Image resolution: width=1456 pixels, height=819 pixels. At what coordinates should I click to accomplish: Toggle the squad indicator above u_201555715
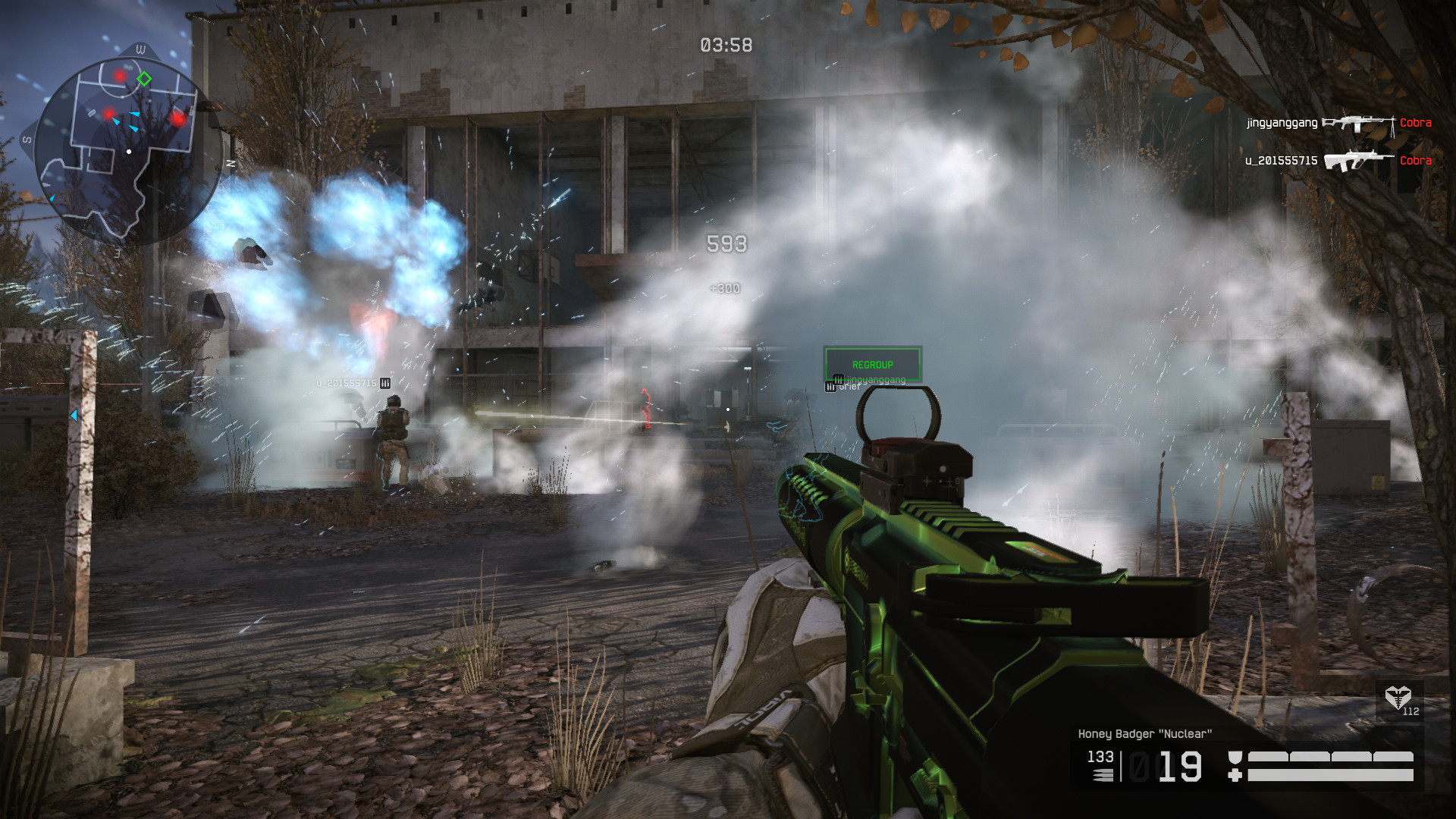click(x=386, y=384)
